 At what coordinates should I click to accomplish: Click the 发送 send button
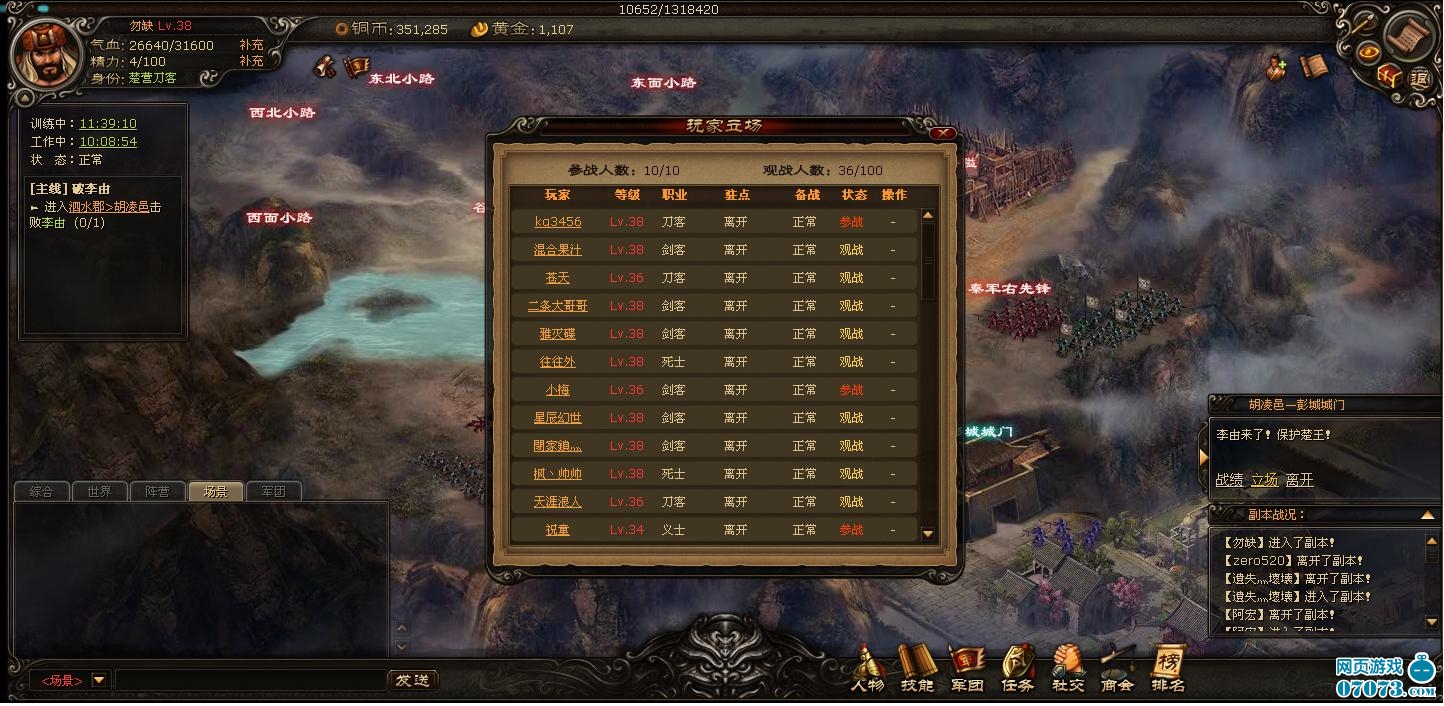[x=412, y=680]
